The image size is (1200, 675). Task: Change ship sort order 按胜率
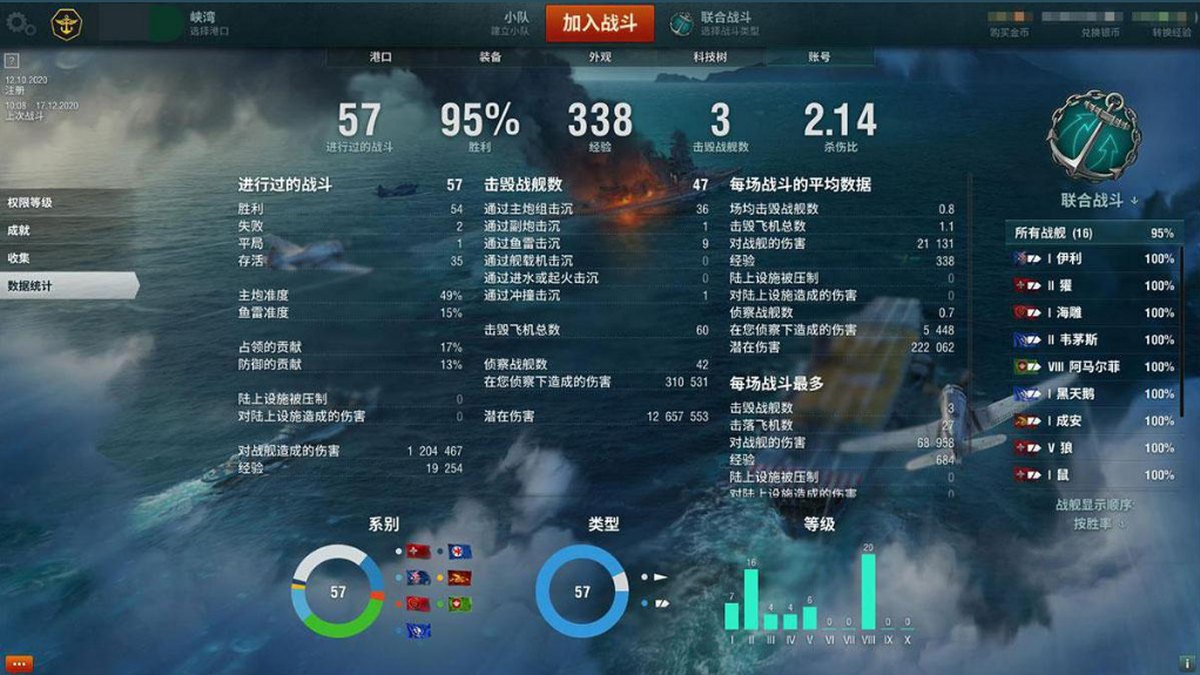pyautogui.click(x=1098, y=523)
